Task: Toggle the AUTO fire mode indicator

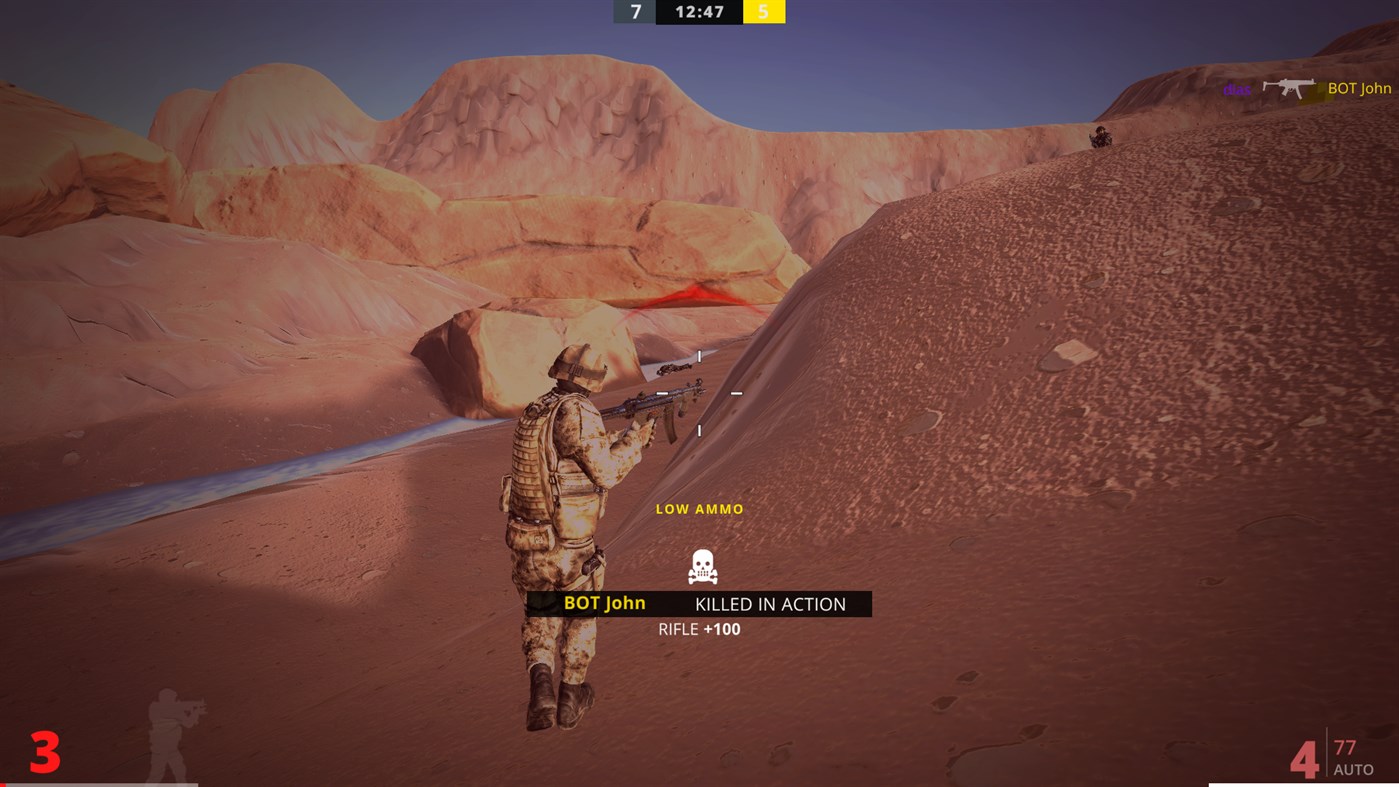Action: (1356, 770)
